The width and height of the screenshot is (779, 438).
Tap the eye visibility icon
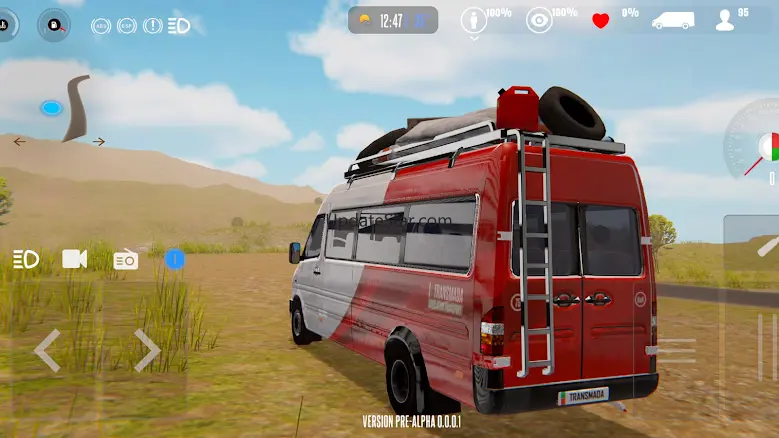(x=539, y=21)
